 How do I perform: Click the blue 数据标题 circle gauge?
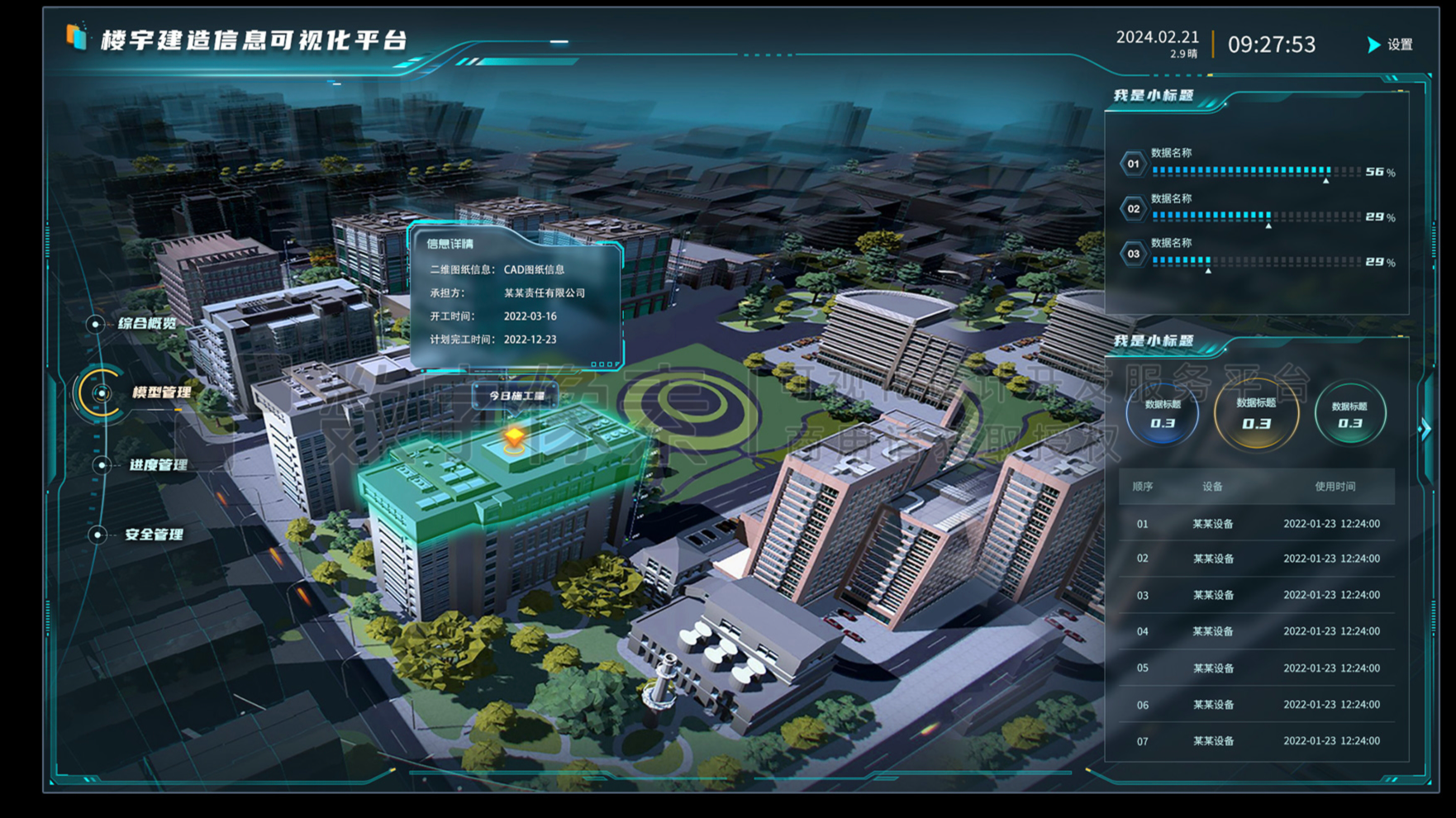[x=1162, y=414]
